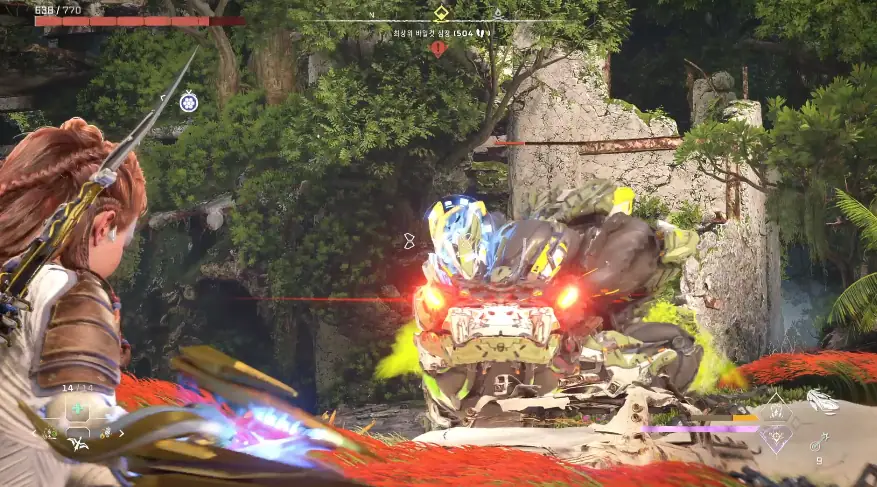Select the yellow diamond quest marker on compass
The image size is (877, 487).
[440, 13]
